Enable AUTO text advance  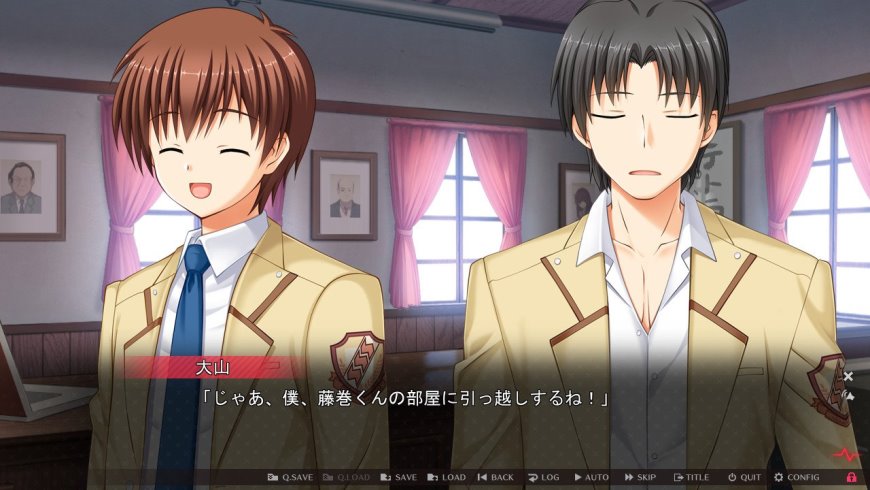tap(591, 478)
